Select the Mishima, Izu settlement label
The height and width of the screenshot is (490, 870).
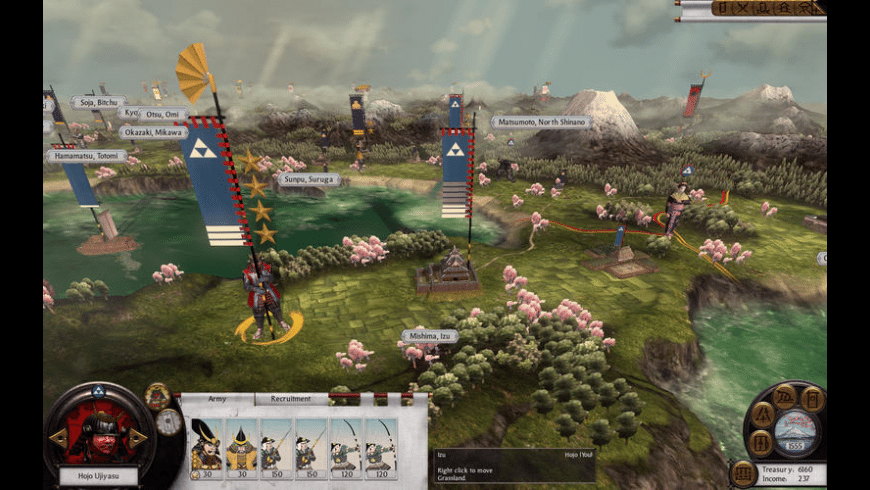point(432,336)
